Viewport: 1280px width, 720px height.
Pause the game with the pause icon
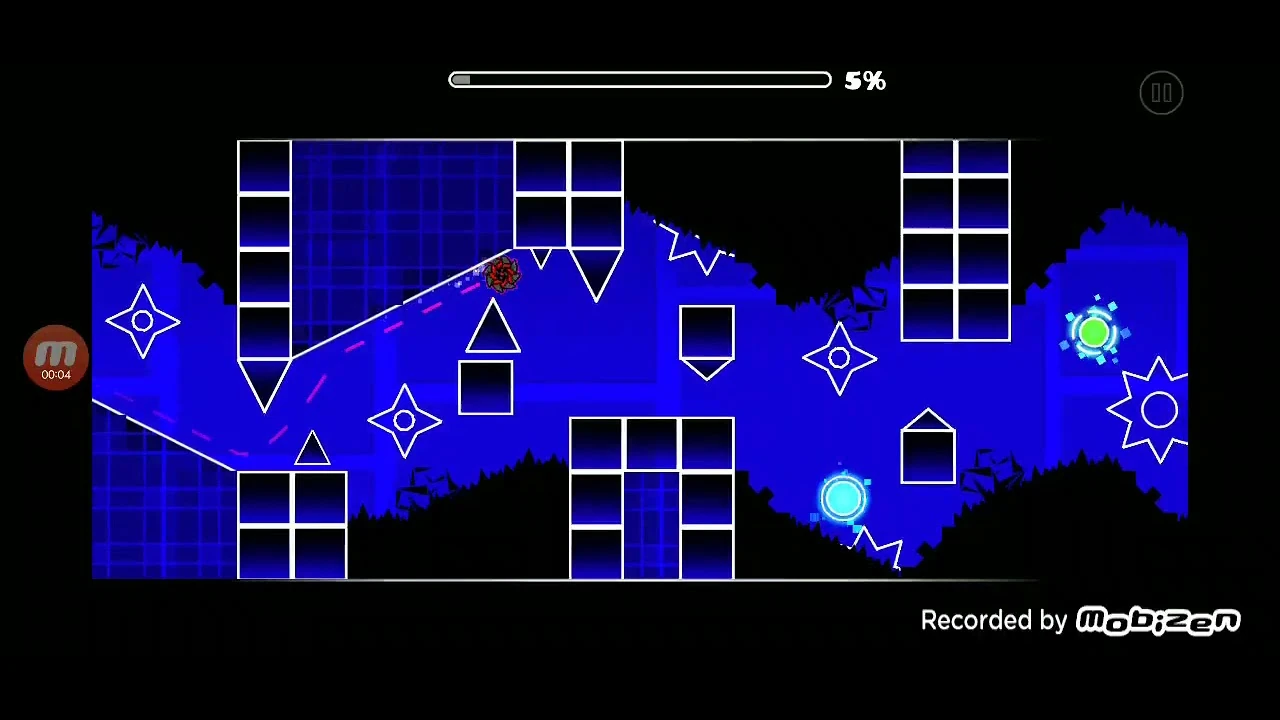coord(1161,92)
